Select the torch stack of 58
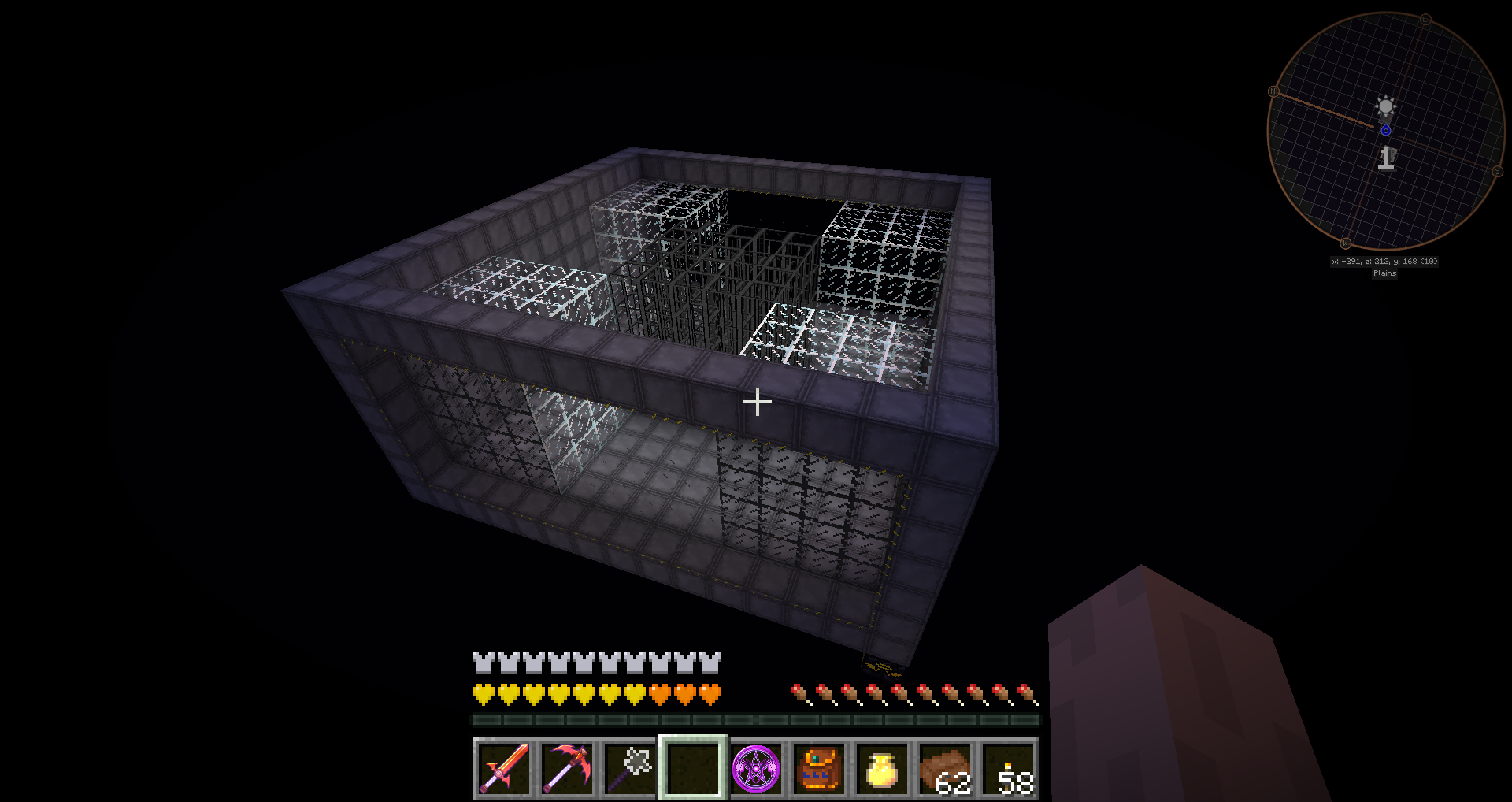The image size is (1512, 802). (1008, 768)
